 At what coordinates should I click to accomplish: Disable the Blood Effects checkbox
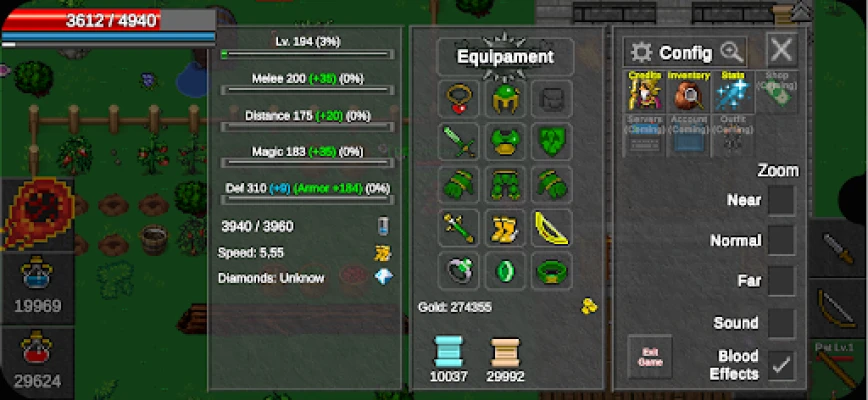click(x=781, y=365)
